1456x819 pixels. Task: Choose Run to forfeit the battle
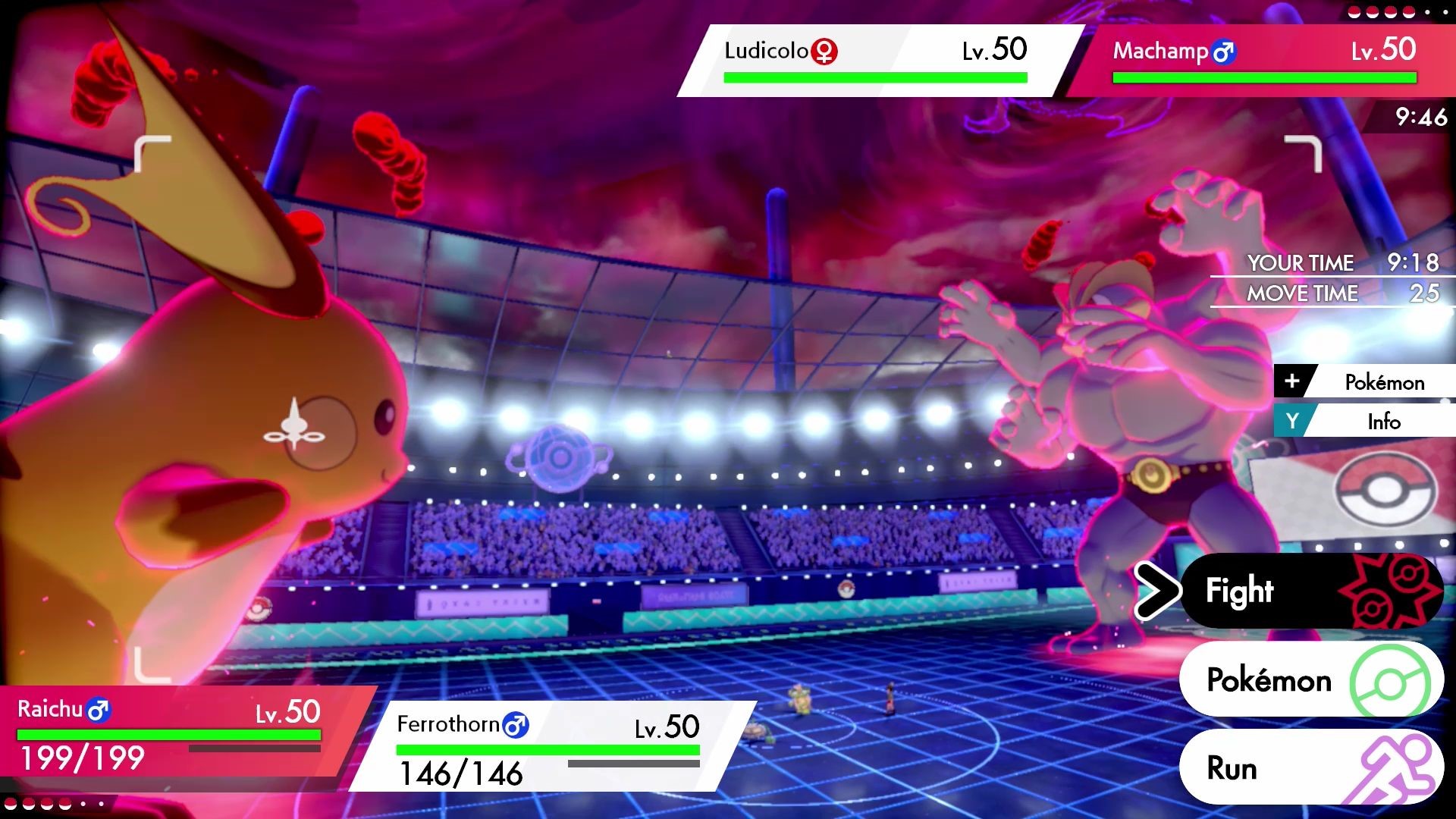[x=1310, y=767]
